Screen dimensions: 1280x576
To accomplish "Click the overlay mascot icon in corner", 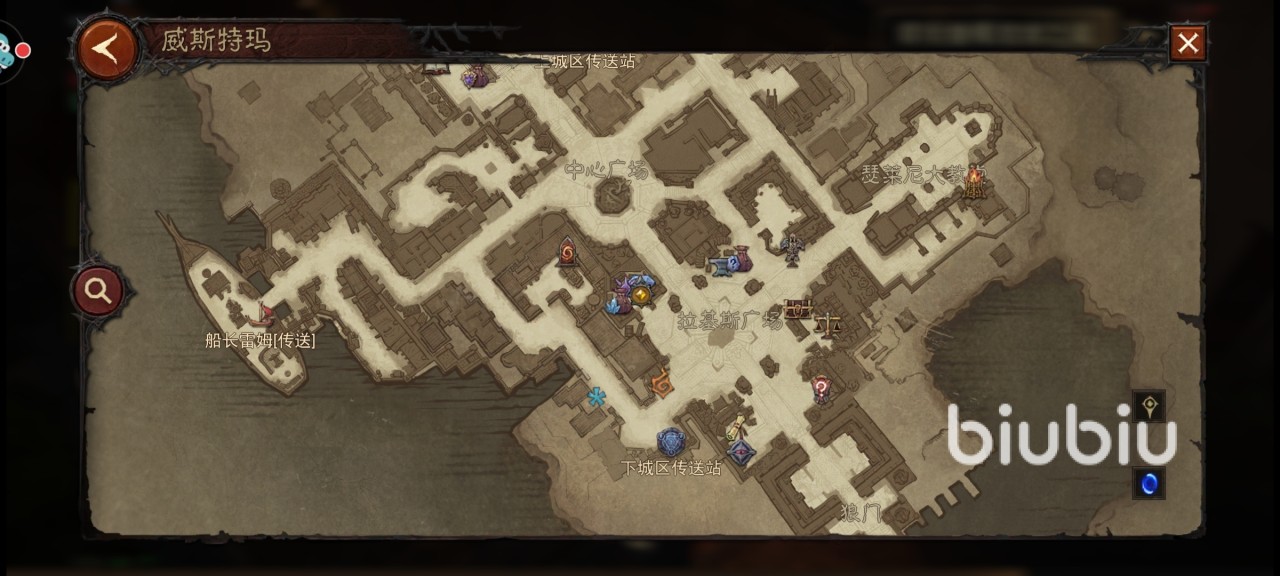I will click(x=8, y=50).
